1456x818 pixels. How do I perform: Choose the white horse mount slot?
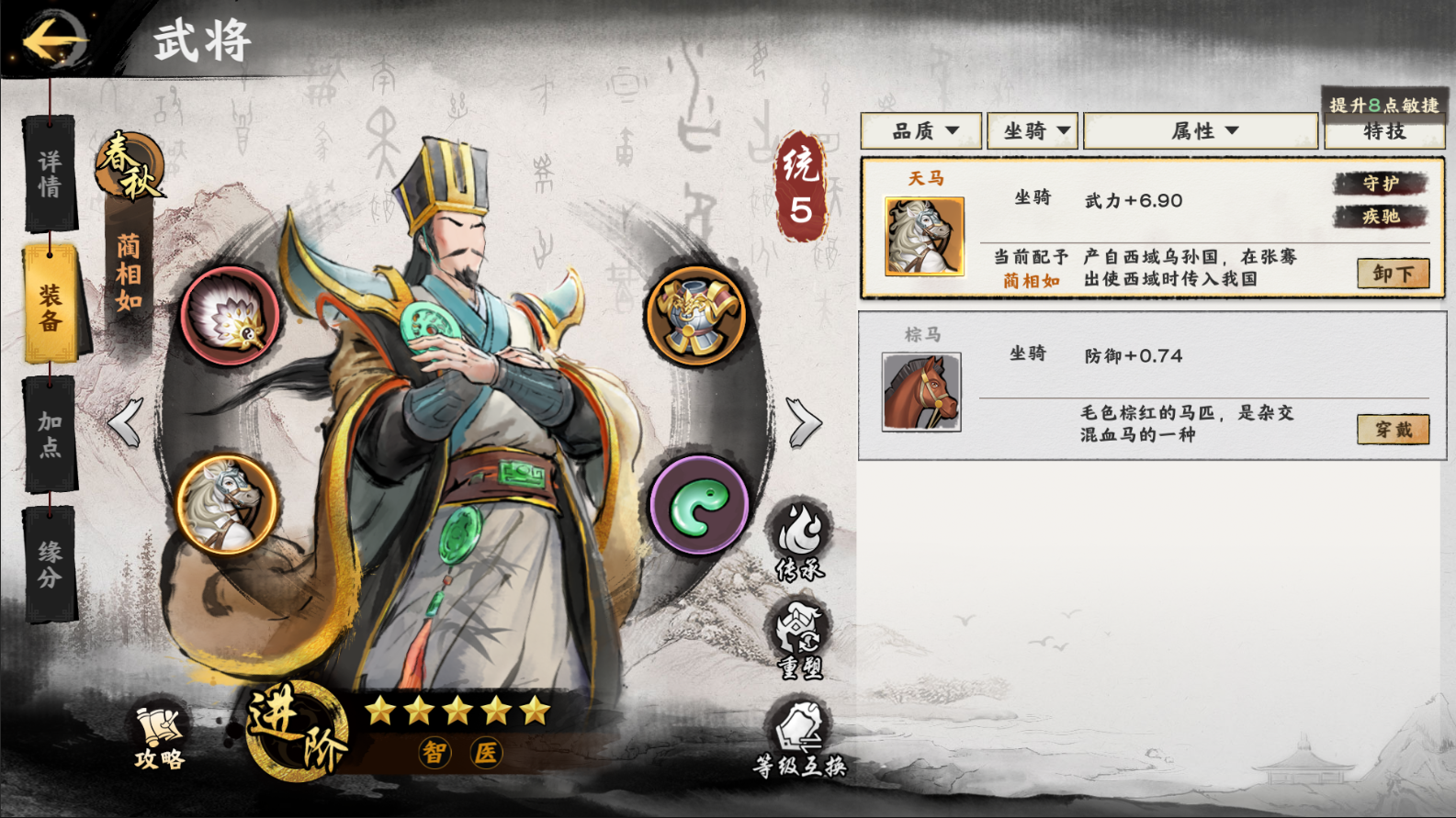[227, 505]
